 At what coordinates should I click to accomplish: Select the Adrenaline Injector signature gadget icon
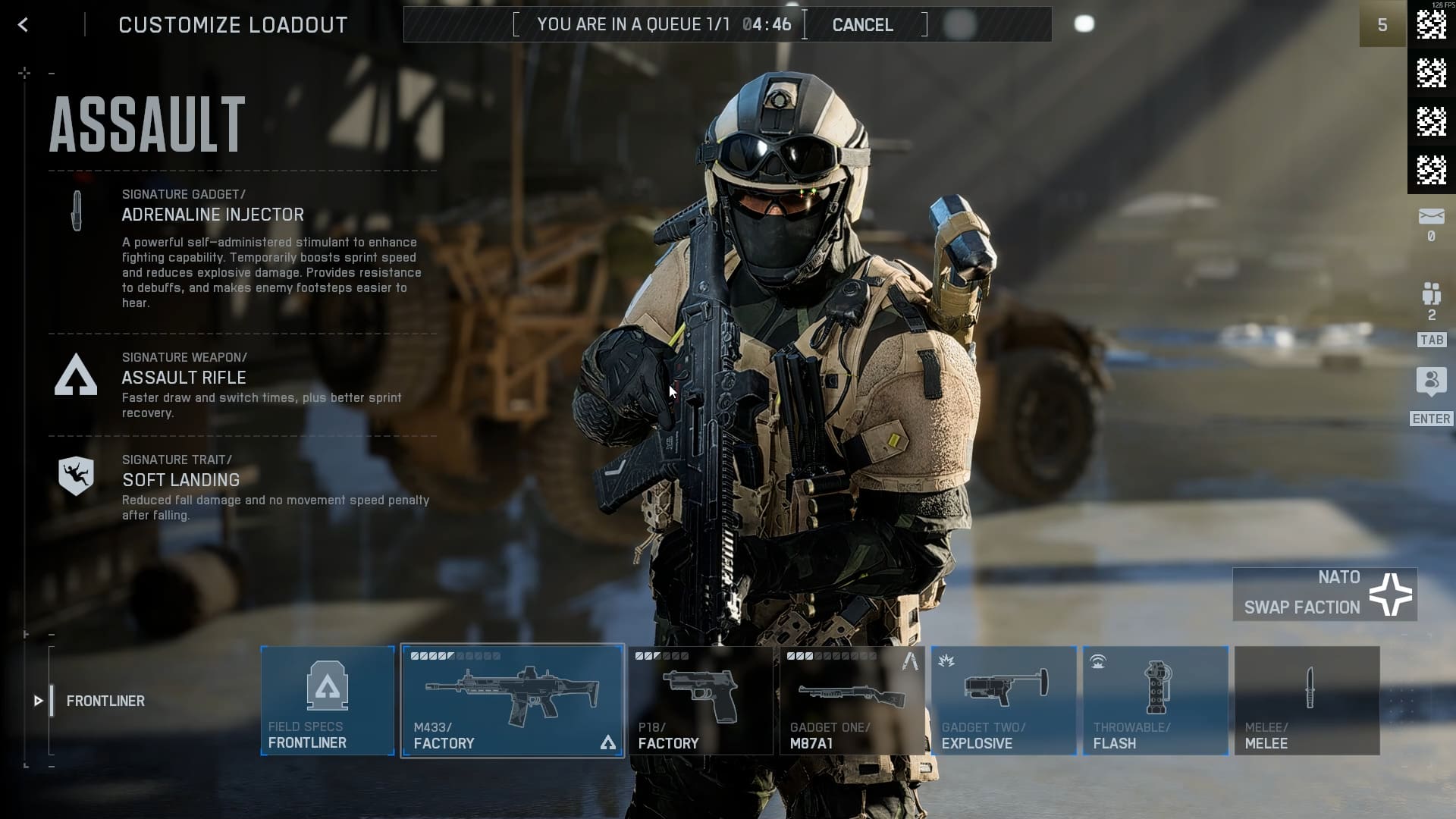click(75, 213)
